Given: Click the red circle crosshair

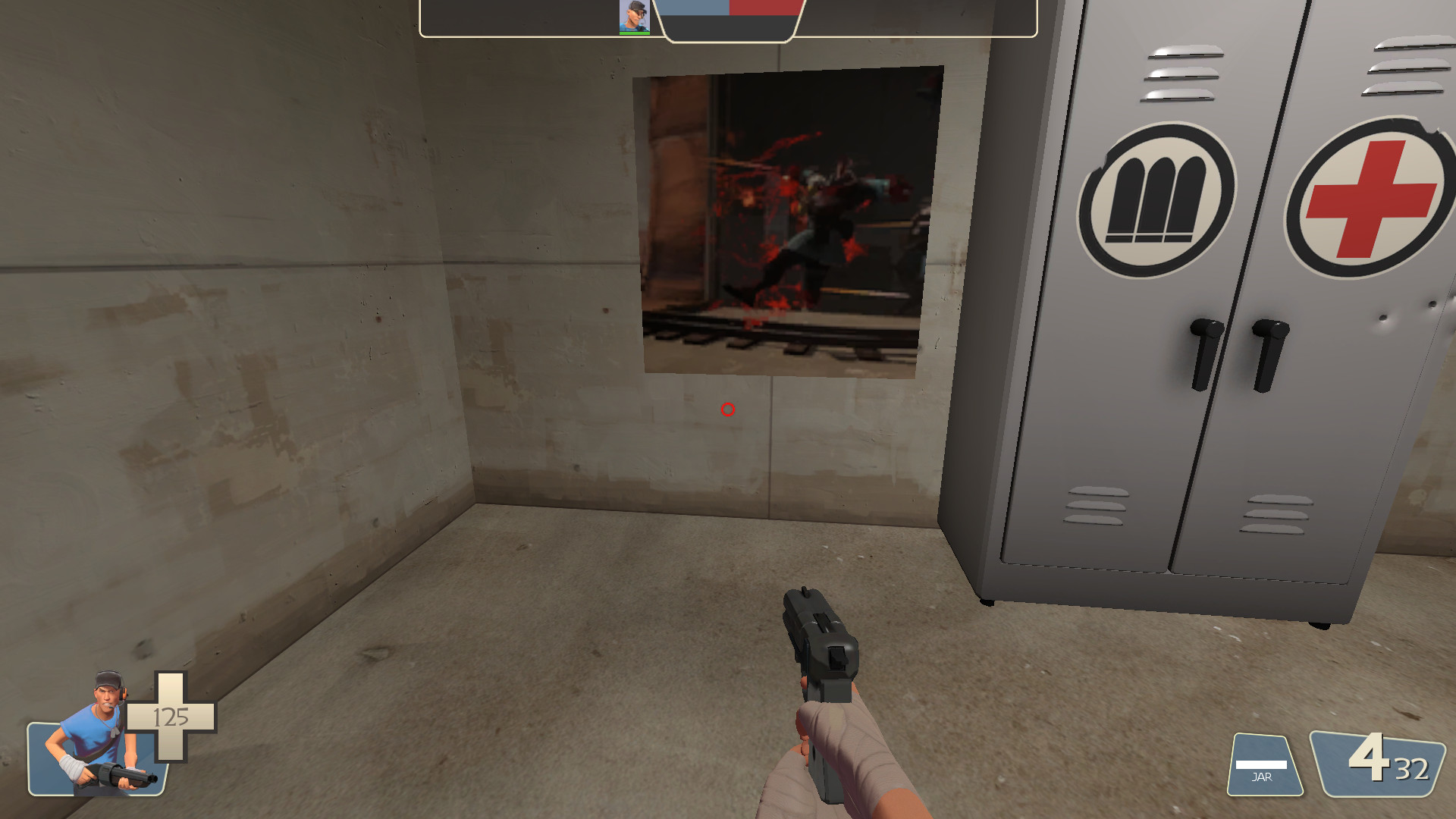Looking at the screenshot, I should (727, 410).
